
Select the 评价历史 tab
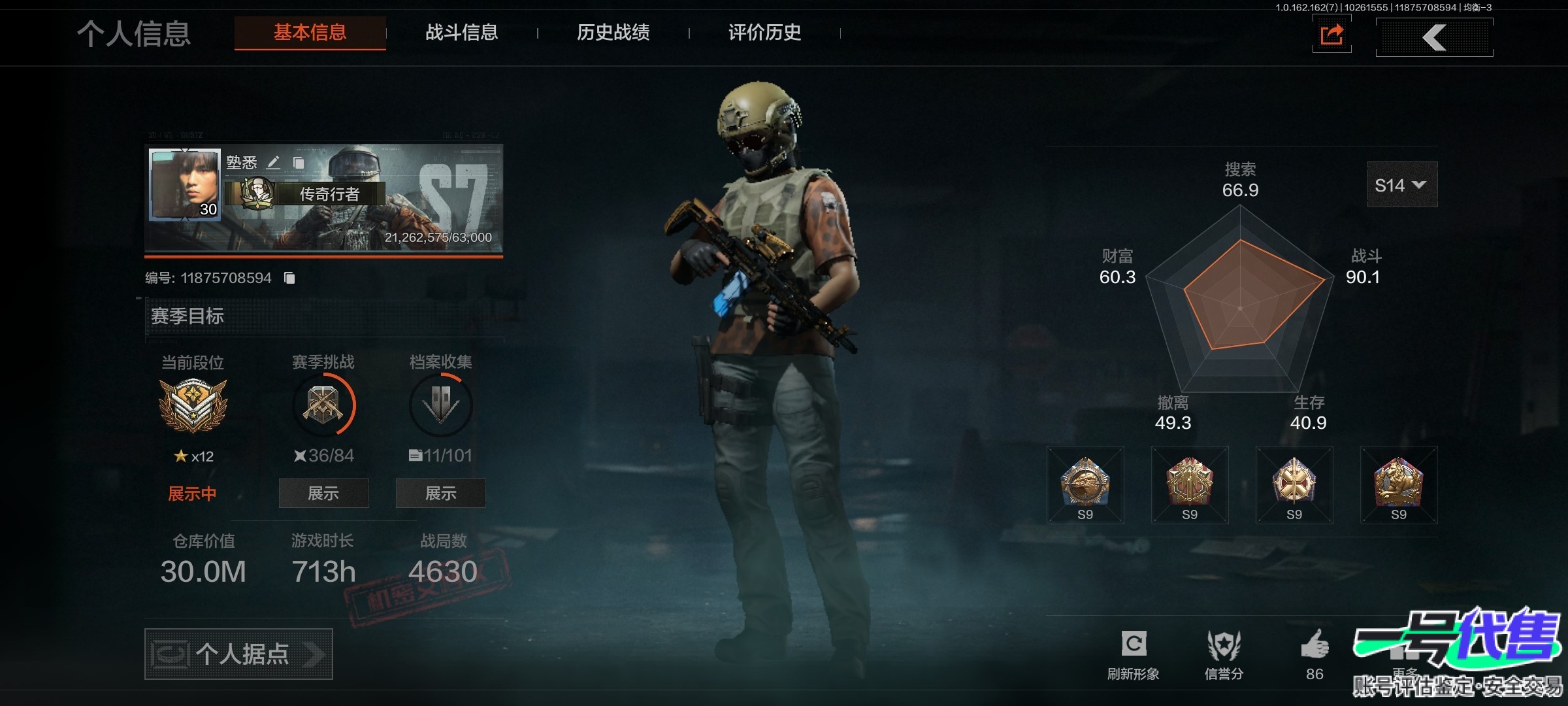[x=764, y=33]
